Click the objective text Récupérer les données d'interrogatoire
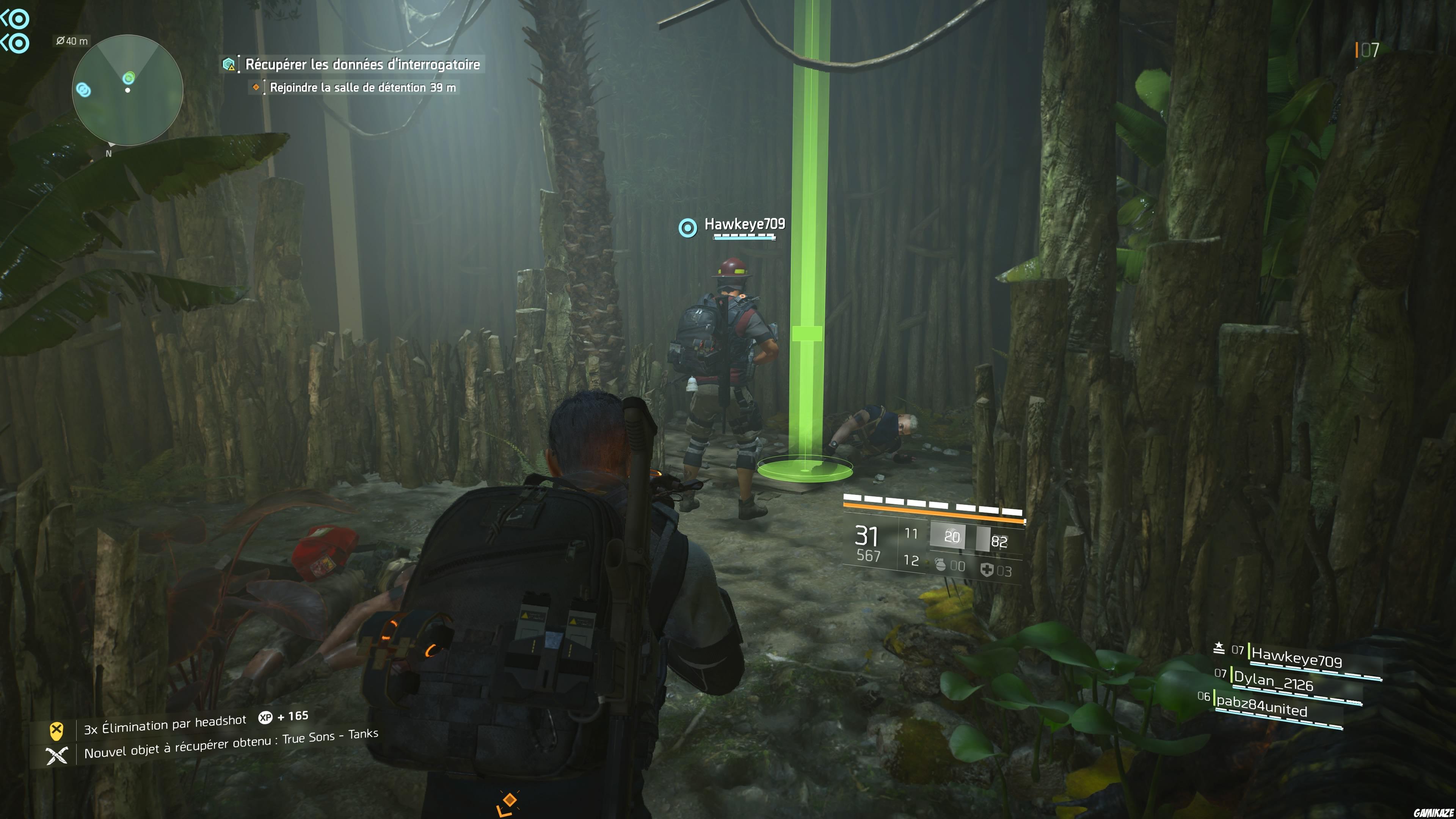Screen dimensions: 1456x819 pyautogui.click(x=362, y=65)
